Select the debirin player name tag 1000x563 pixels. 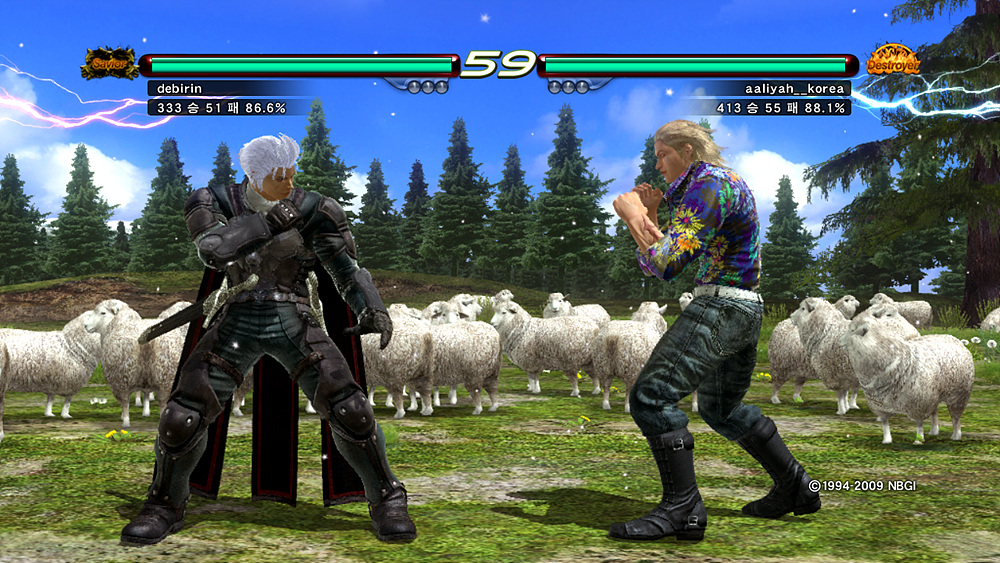tap(179, 88)
